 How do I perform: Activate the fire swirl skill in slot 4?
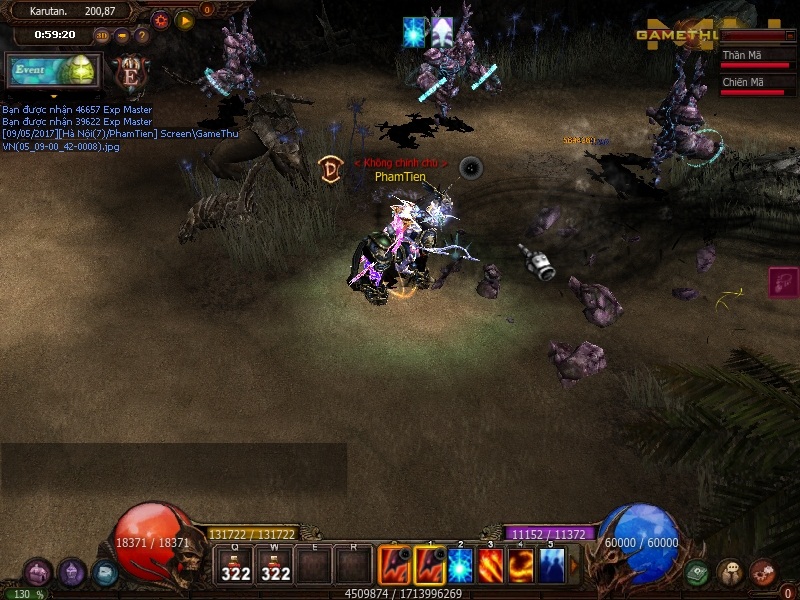[x=521, y=567]
